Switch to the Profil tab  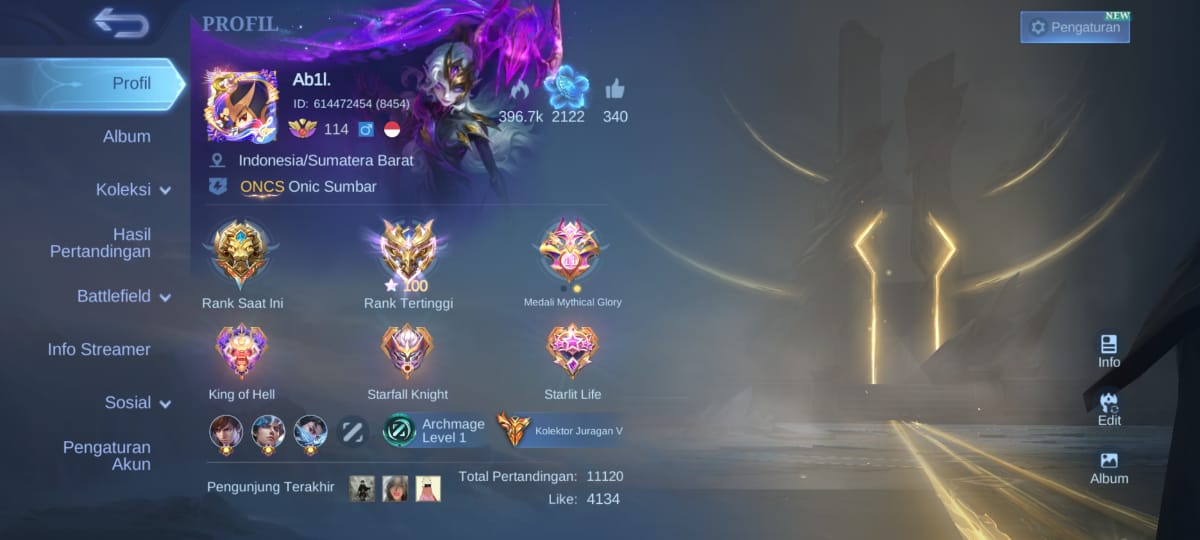coord(131,83)
